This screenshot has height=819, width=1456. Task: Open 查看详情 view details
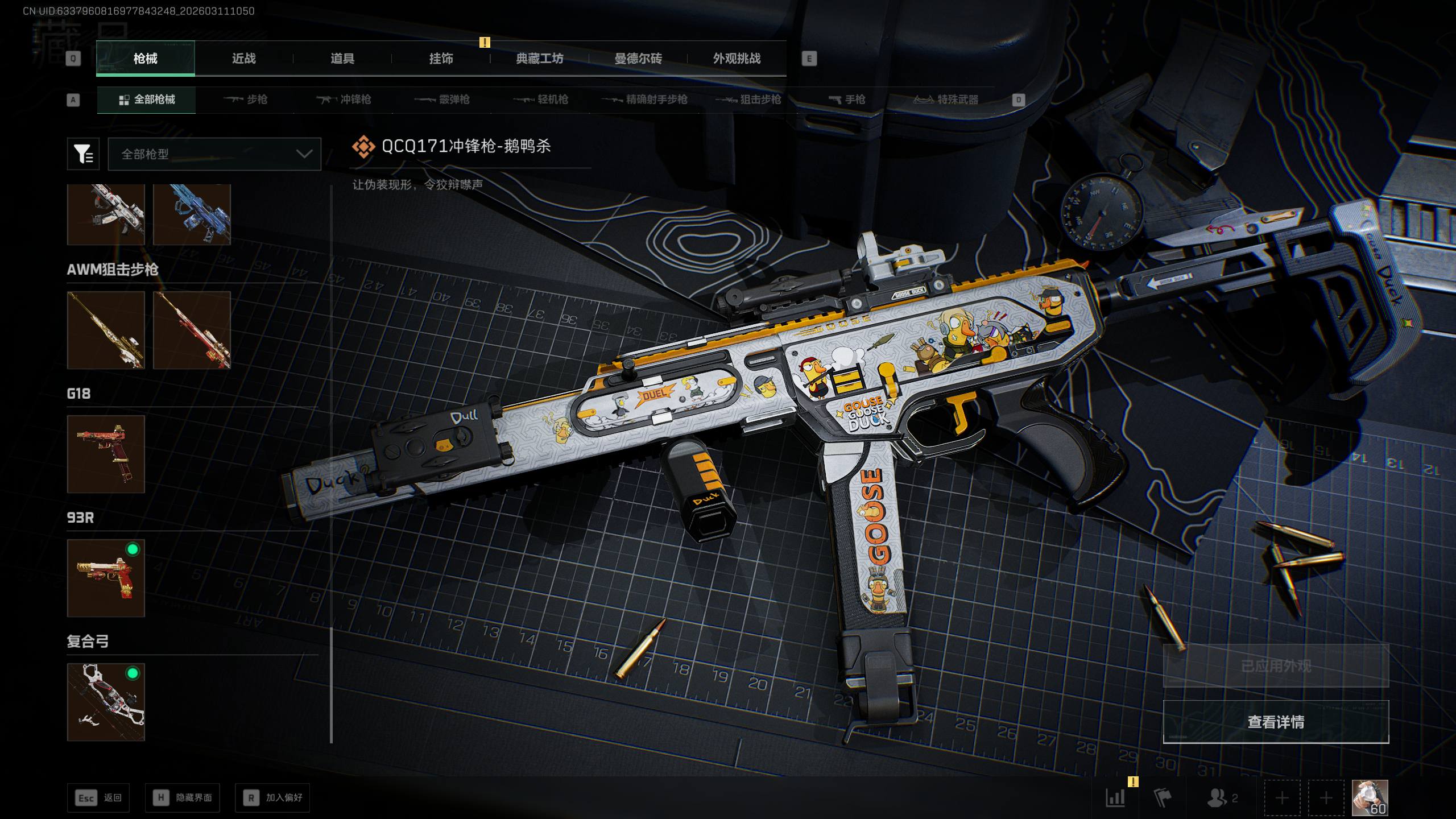coord(1276,722)
